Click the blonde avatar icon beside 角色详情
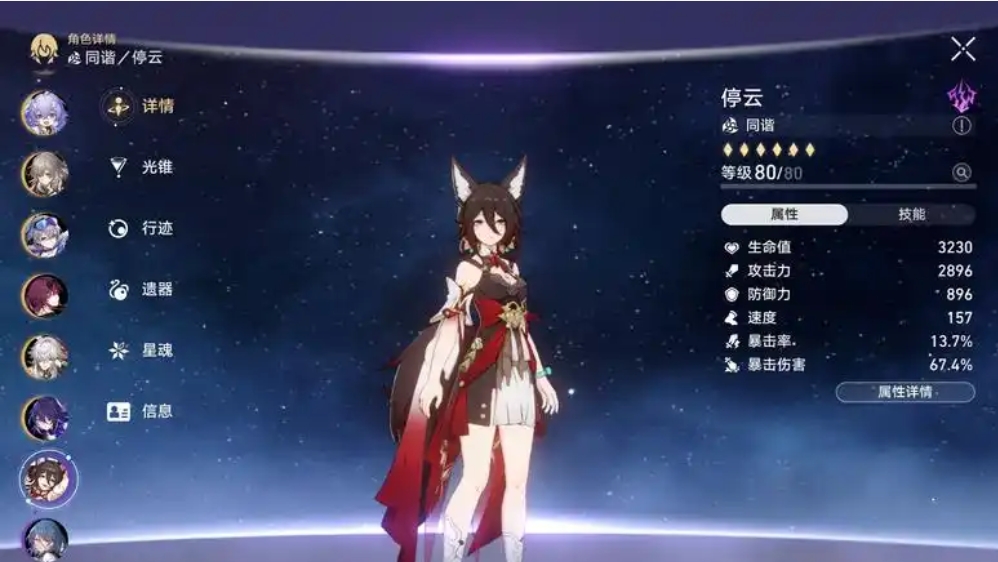 click(43, 49)
